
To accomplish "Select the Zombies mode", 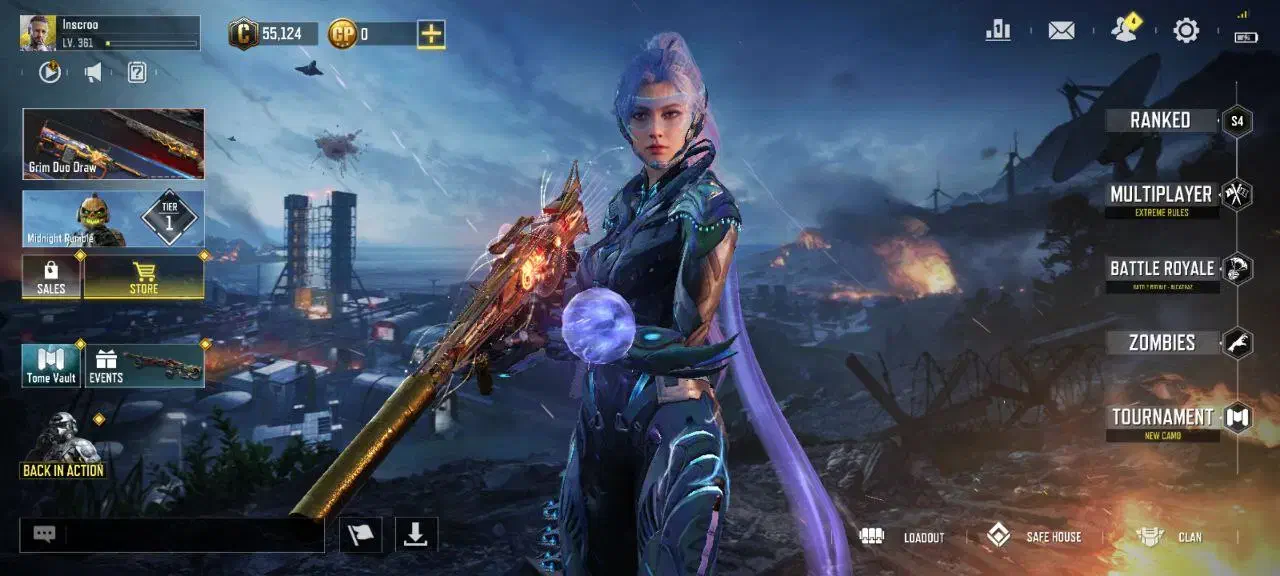I will [1162, 343].
